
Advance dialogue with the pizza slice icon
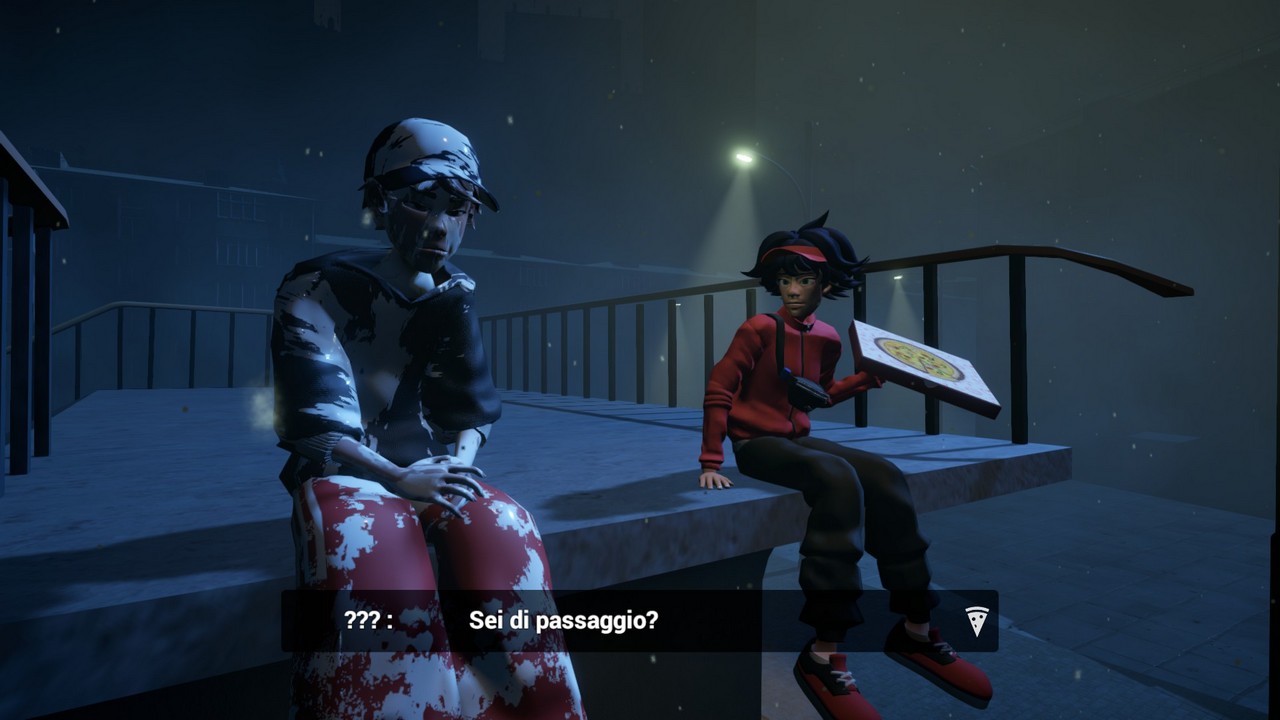click(977, 620)
